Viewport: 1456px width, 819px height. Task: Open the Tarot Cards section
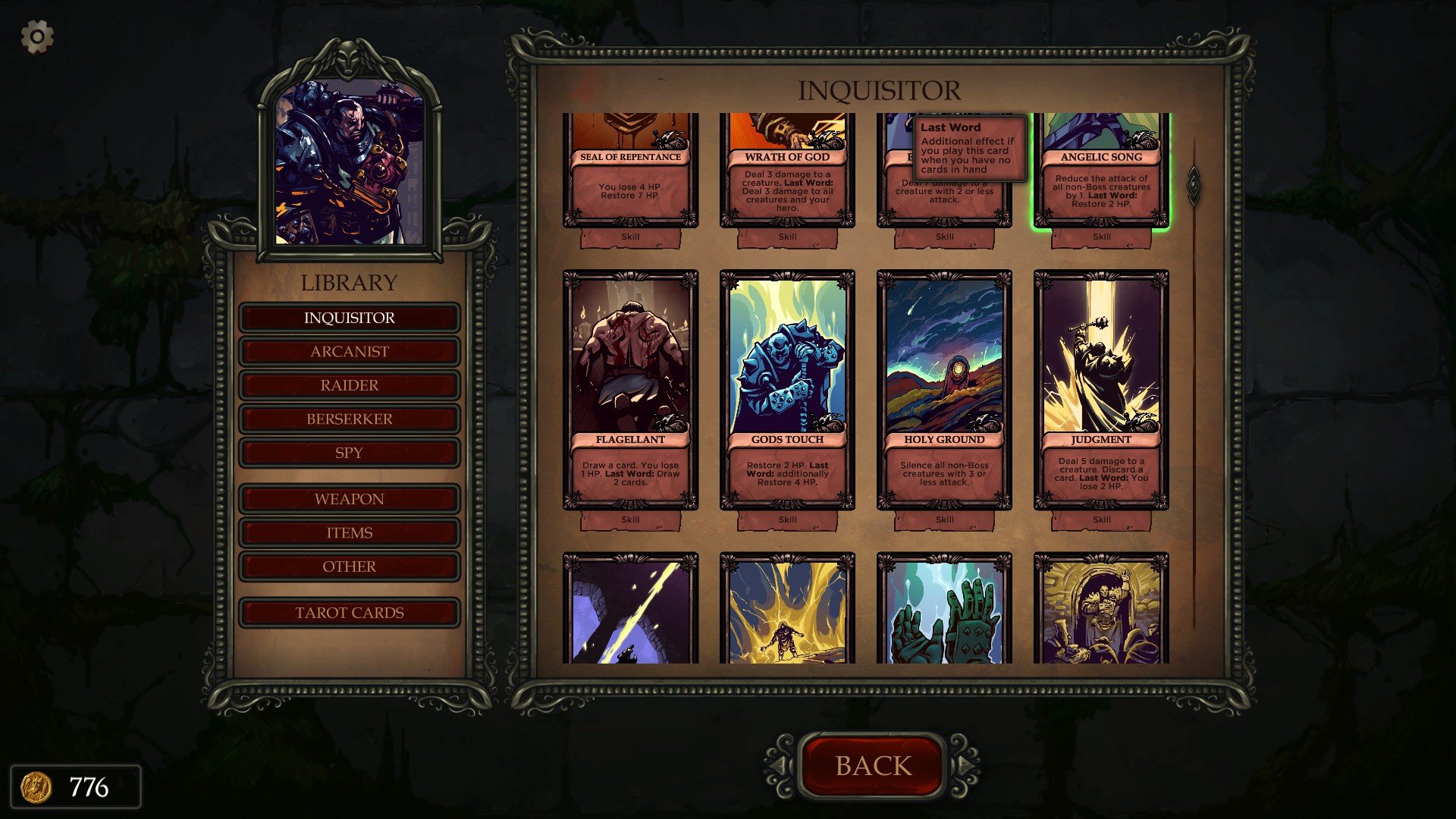click(x=349, y=613)
